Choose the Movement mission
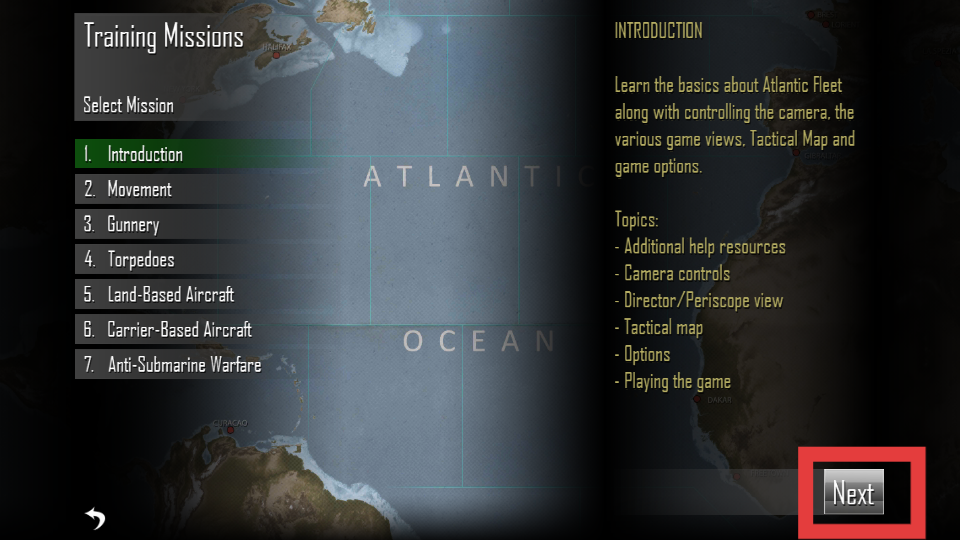The height and width of the screenshot is (540, 960). tap(140, 189)
